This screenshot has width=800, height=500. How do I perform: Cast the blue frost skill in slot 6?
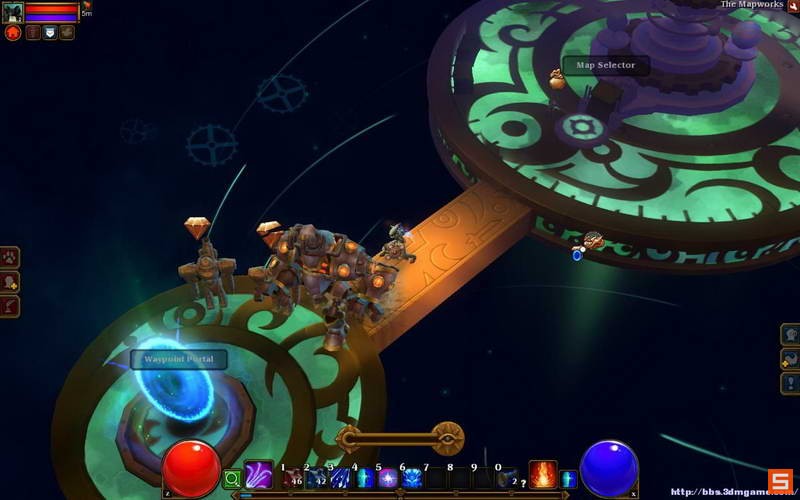[412, 478]
